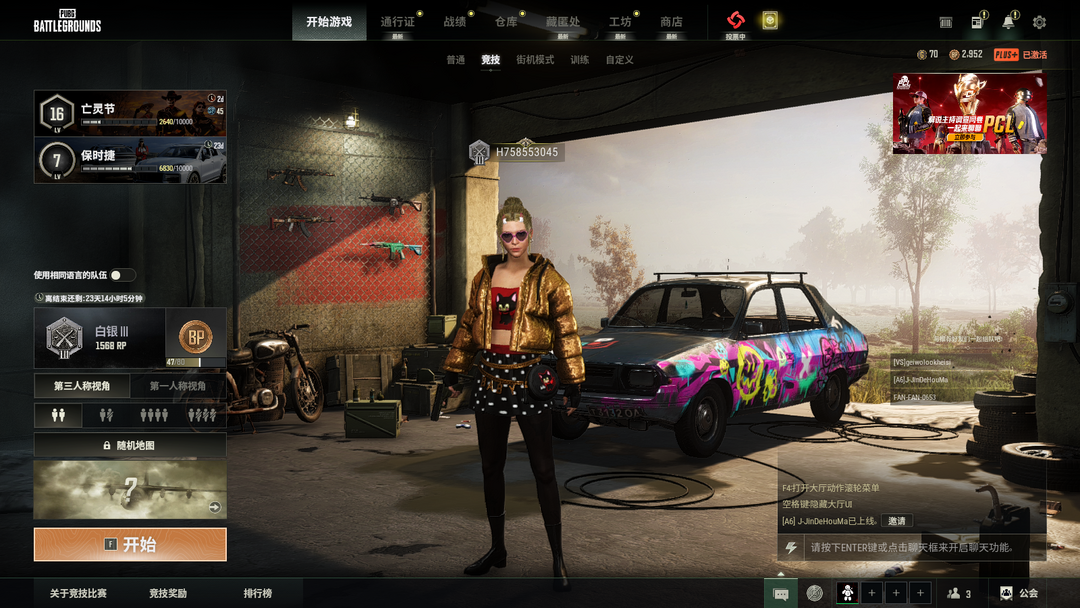1080x608 pixels.
Task: Choose the 训练 training mode
Action: coord(580,60)
